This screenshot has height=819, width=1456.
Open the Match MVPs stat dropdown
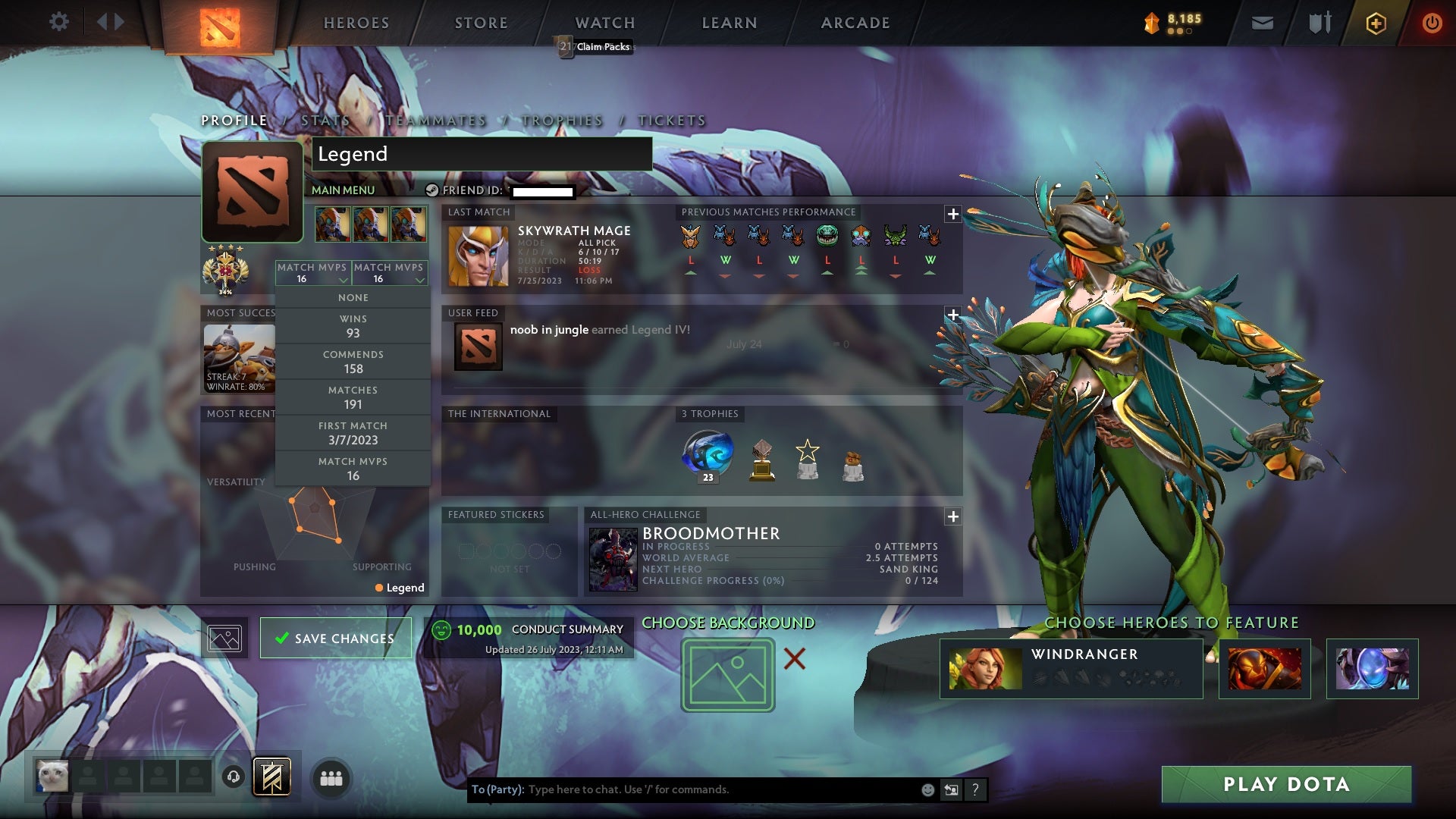[314, 273]
